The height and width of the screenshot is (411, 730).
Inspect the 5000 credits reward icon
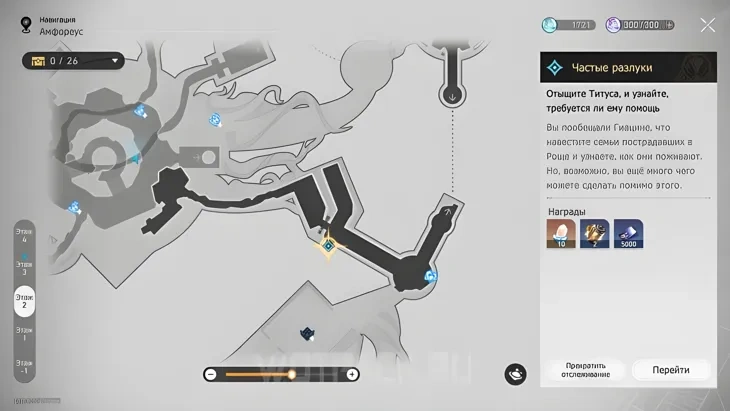tap(628, 234)
